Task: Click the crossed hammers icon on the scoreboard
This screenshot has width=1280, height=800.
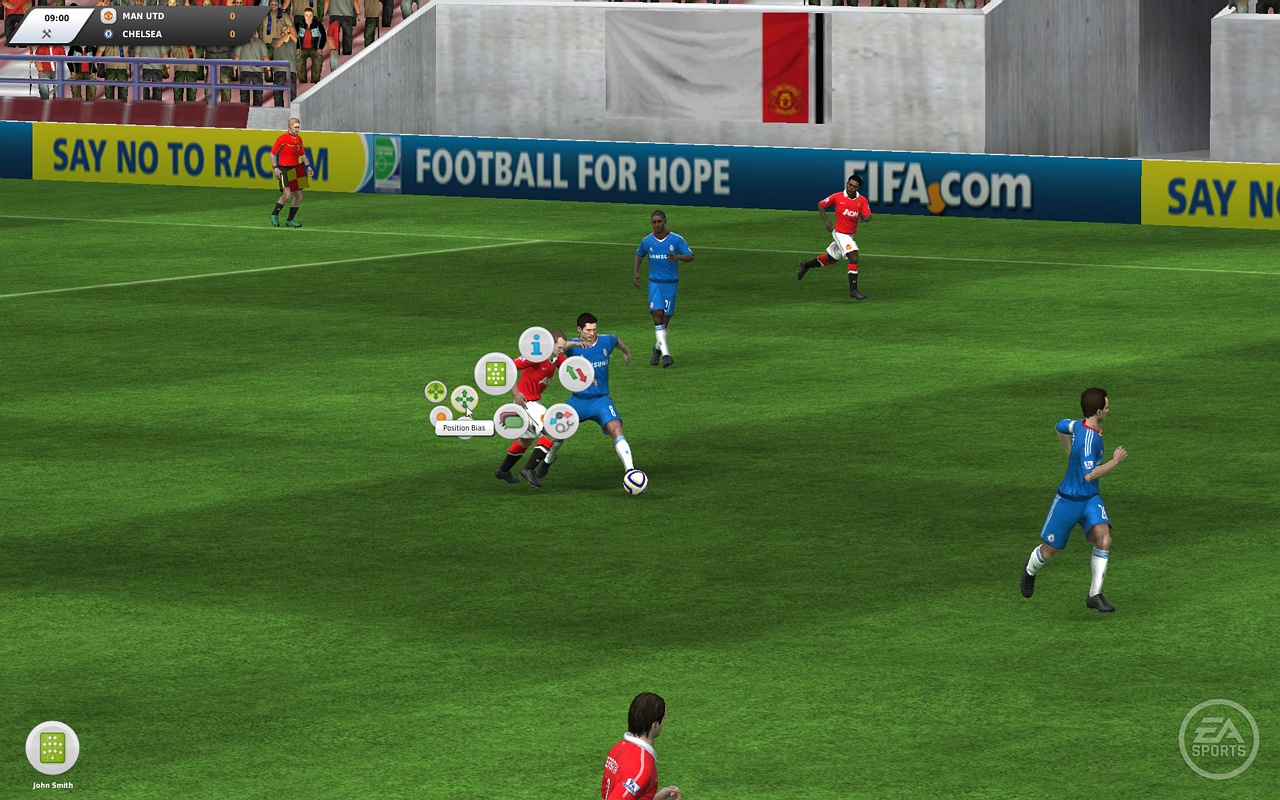Action: (x=47, y=36)
